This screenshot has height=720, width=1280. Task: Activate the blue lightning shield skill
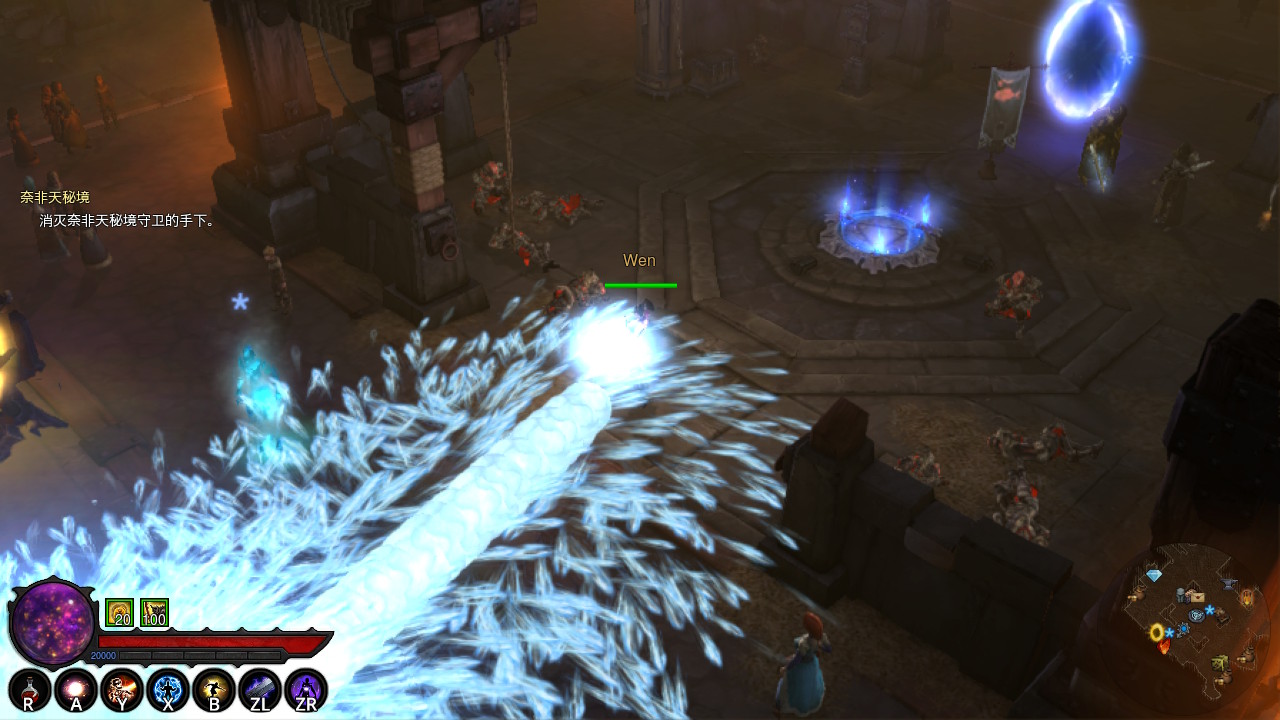(167, 689)
